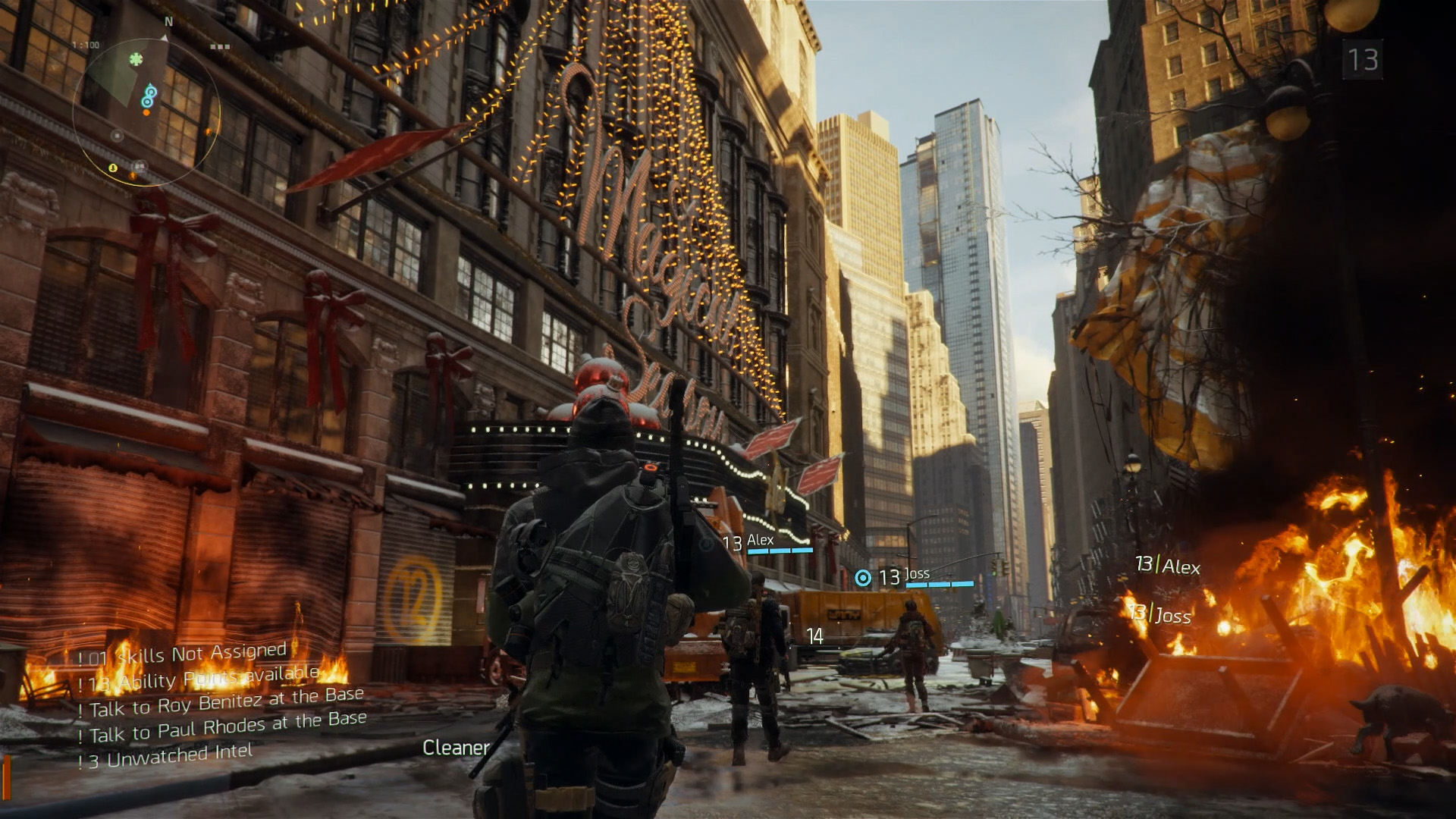
Task: Select the green star marker on the minimap
Action: (136, 58)
